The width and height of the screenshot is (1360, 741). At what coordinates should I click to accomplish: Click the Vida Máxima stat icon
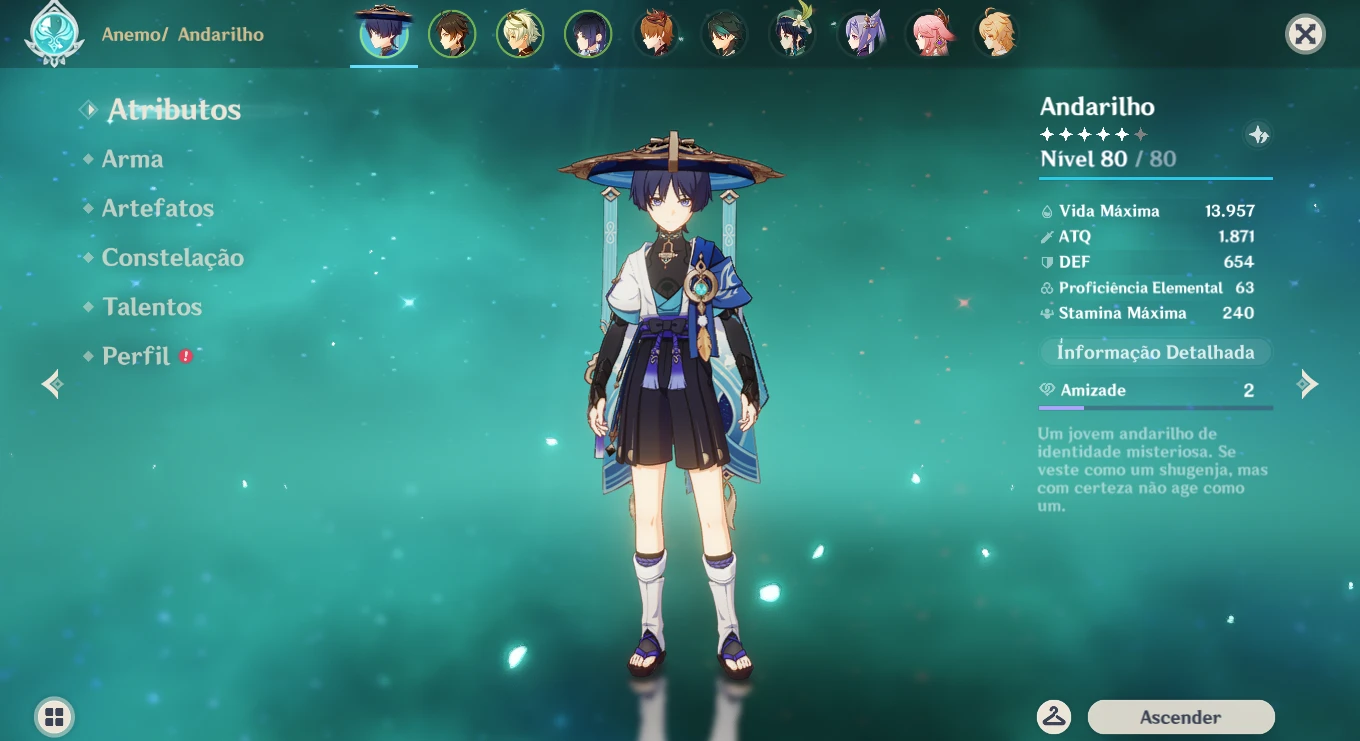coord(1046,211)
